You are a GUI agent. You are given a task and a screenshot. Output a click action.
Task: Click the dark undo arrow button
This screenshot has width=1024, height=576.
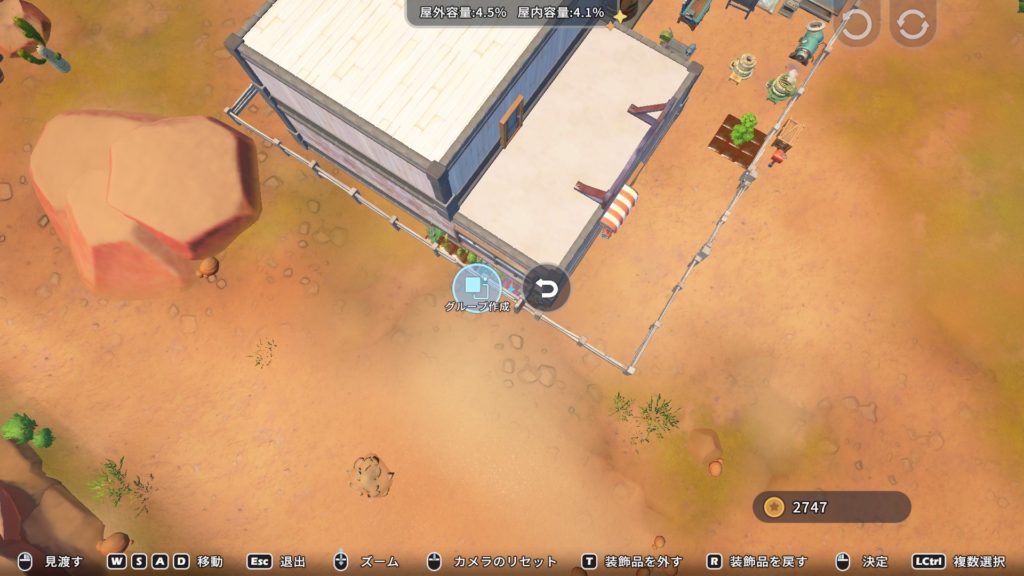[x=546, y=288]
